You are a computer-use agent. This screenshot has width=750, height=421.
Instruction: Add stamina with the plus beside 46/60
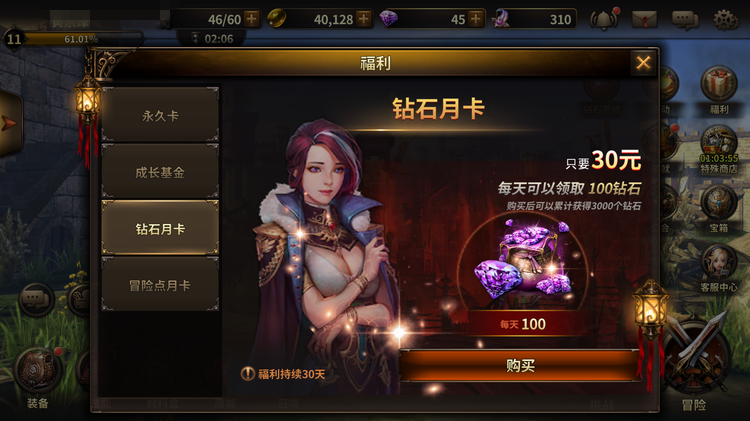coord(251,19)
